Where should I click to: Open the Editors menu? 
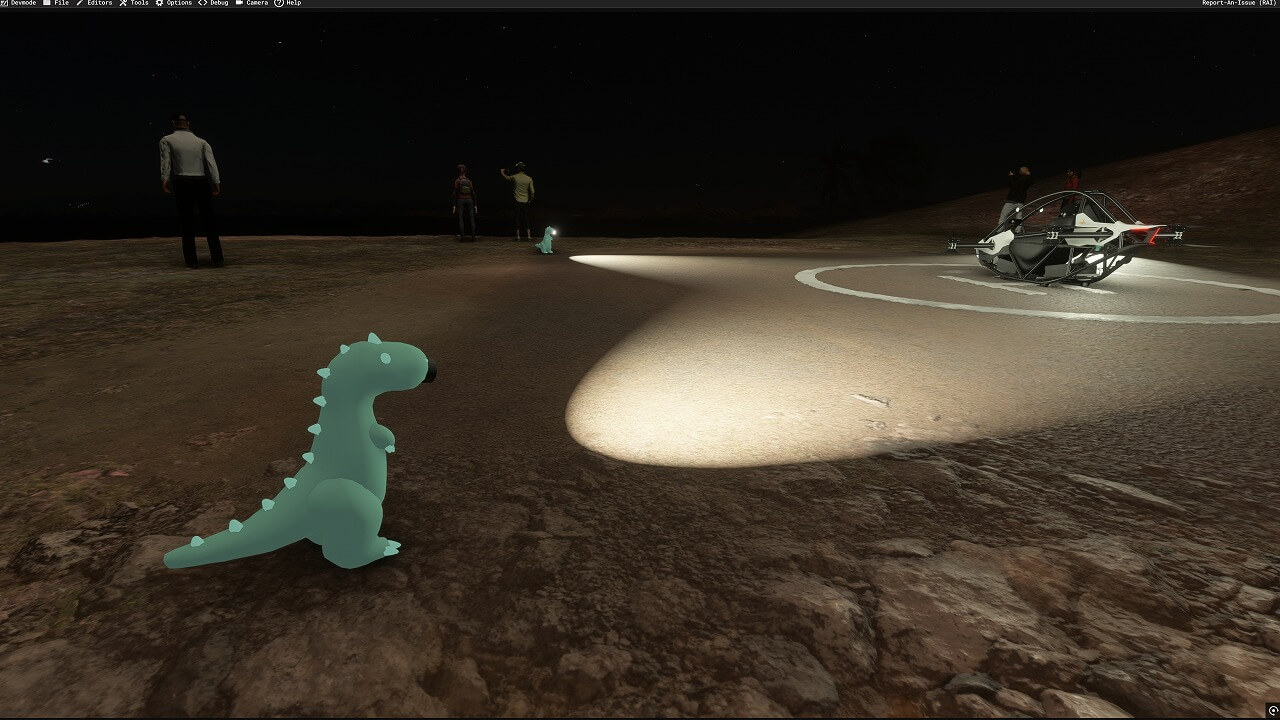click(94, 3)
